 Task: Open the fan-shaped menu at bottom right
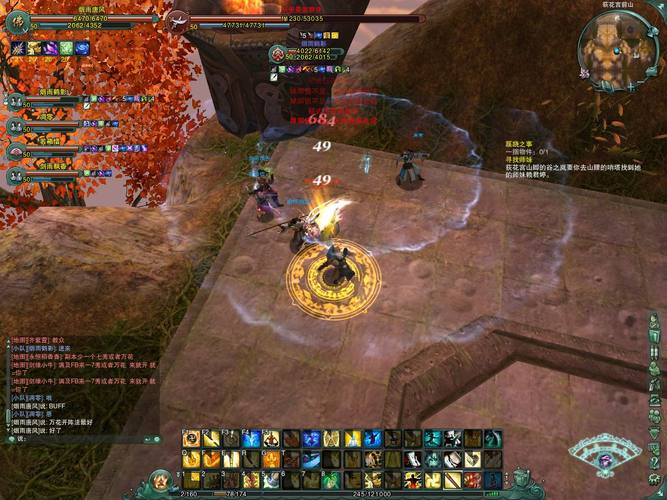tap(605, 456)
